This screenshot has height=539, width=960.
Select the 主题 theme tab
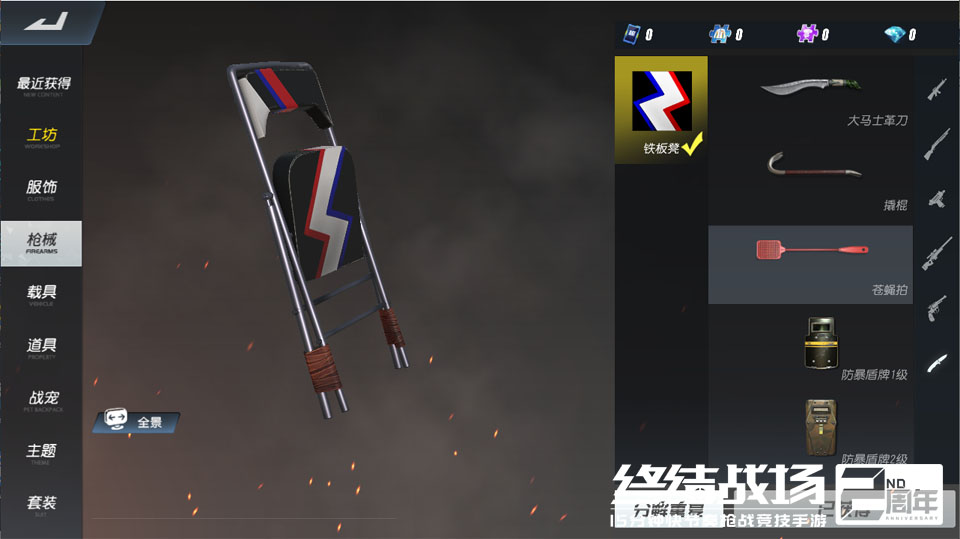(x=42, y=452)
